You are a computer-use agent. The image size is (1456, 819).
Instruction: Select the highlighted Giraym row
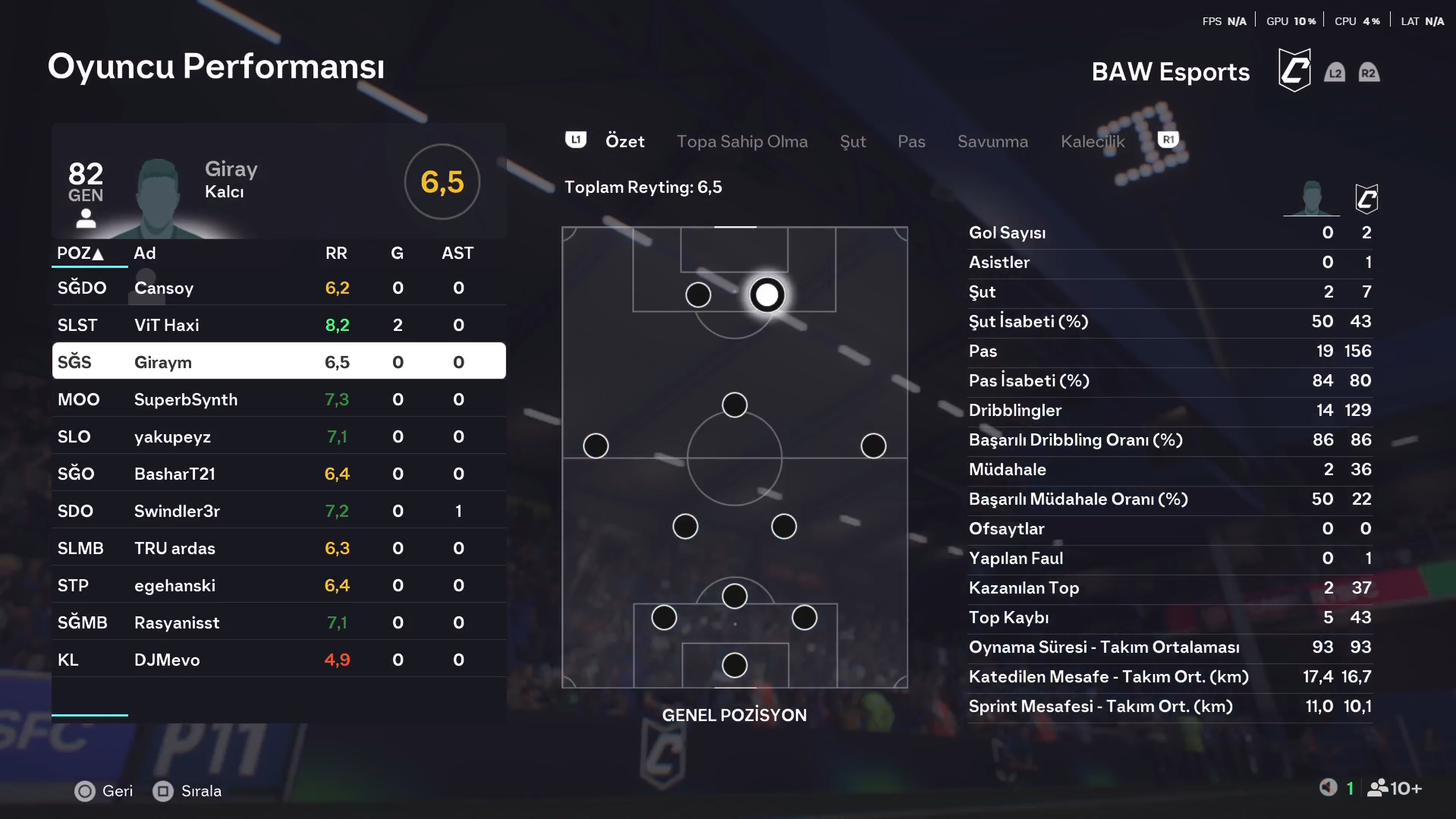click(278, 361)
